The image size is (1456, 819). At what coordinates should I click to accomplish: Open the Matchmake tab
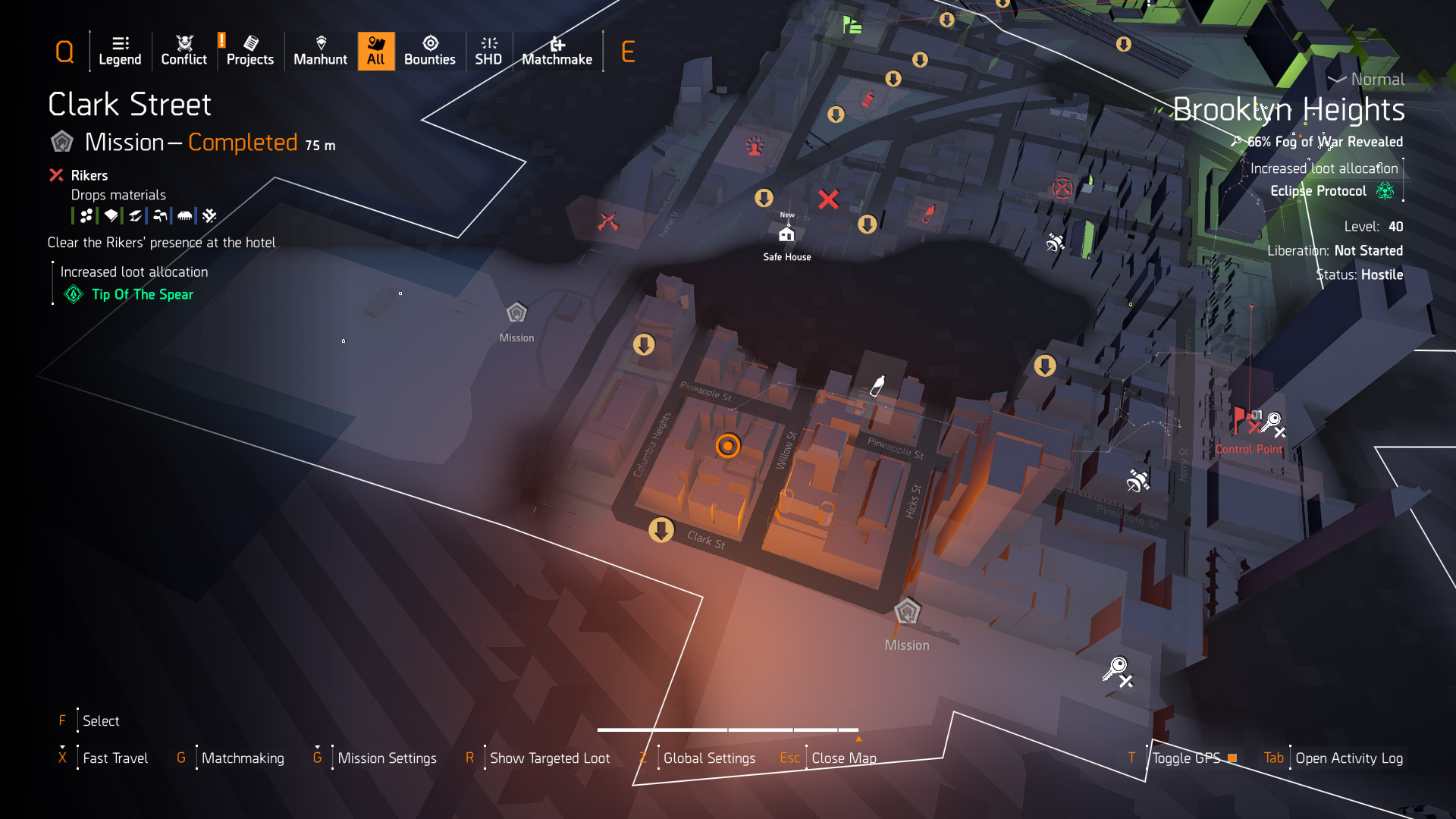tap(557, 52)
